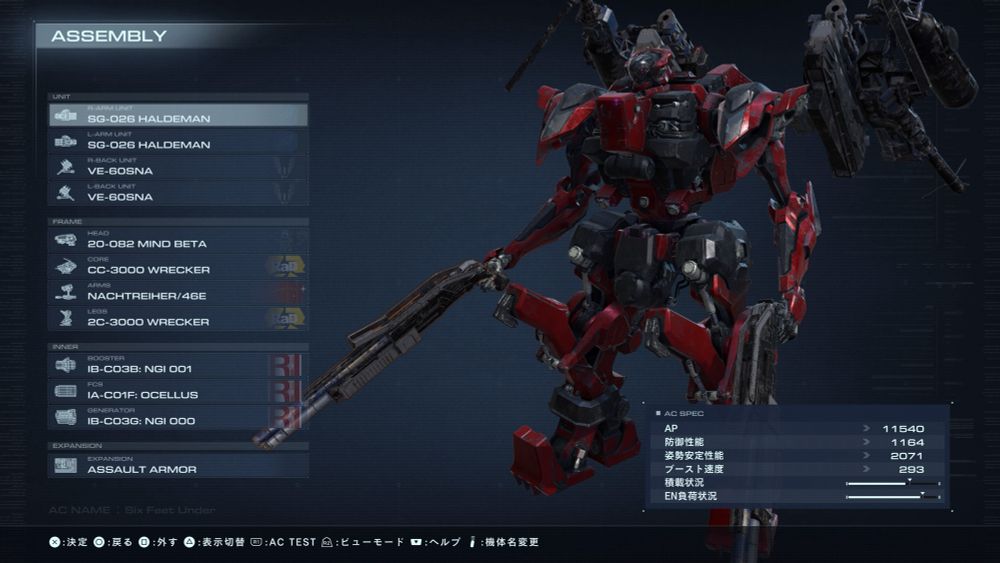Screen dimensions: 1000x563
Task: Select the LEGS part 2C-3000 WRECKER
Action: (178, 318)
